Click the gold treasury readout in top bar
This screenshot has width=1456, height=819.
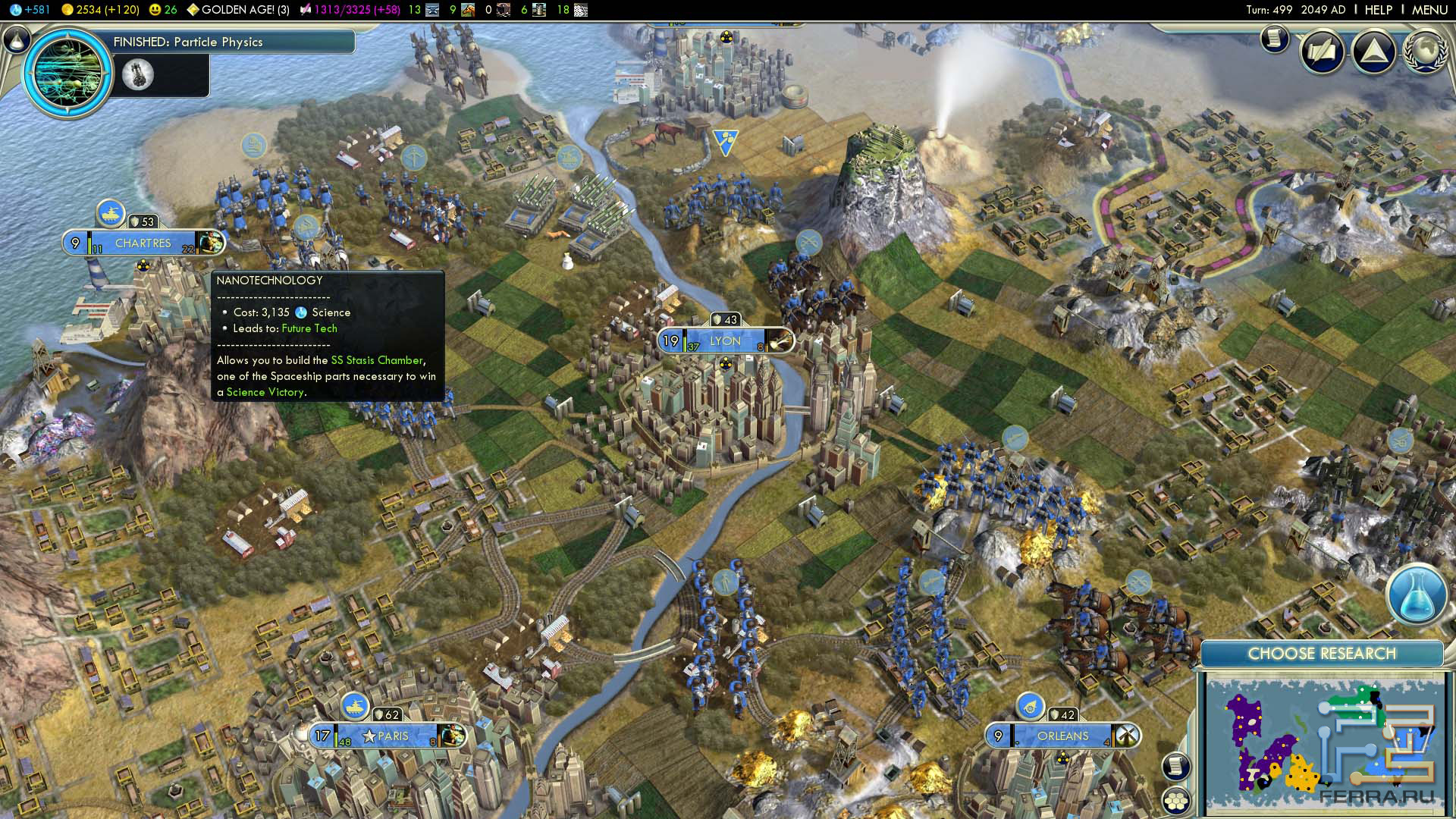[x=100, y=10]
